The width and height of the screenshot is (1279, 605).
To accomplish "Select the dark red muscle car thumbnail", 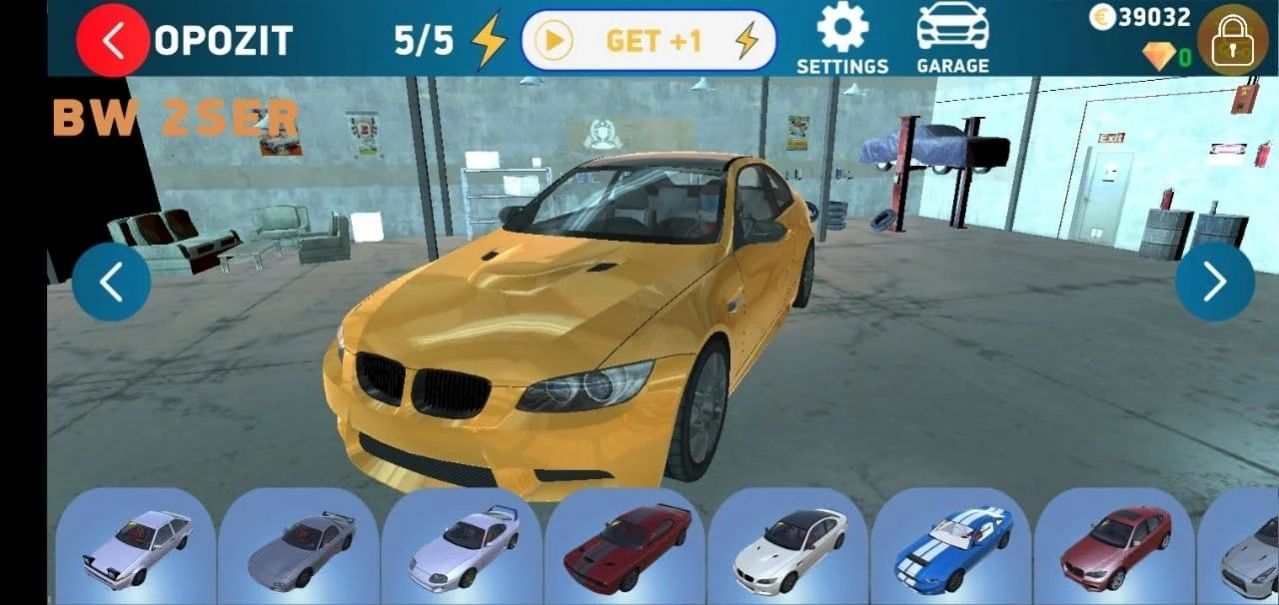I will 626,547.
